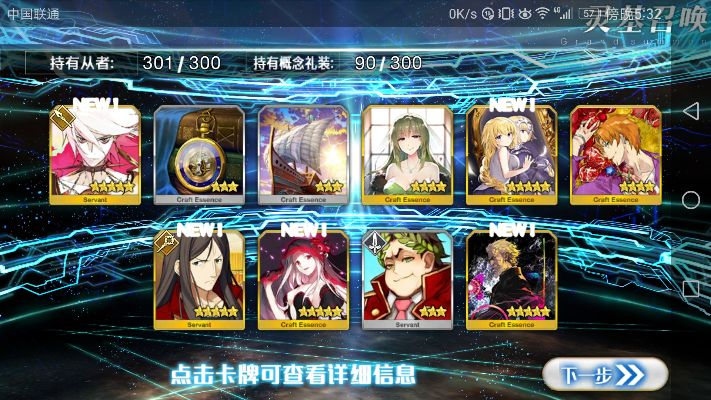Show details of the two blonde girls card
This screenshot has height=400, width=711.
(x=511, y=153)
